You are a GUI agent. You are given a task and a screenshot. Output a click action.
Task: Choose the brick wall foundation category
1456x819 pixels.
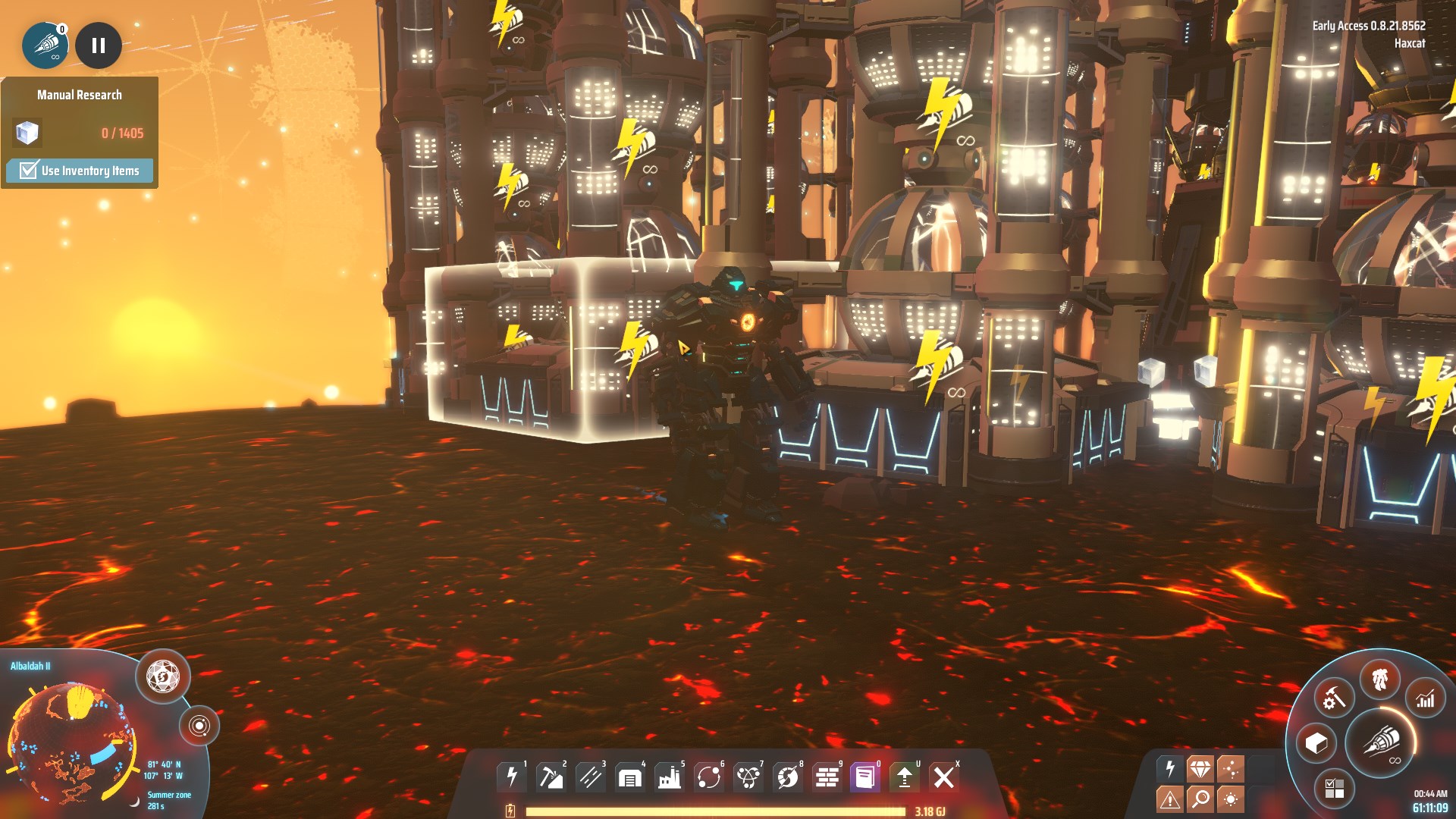pyautogui.click(x=827, y=777)
